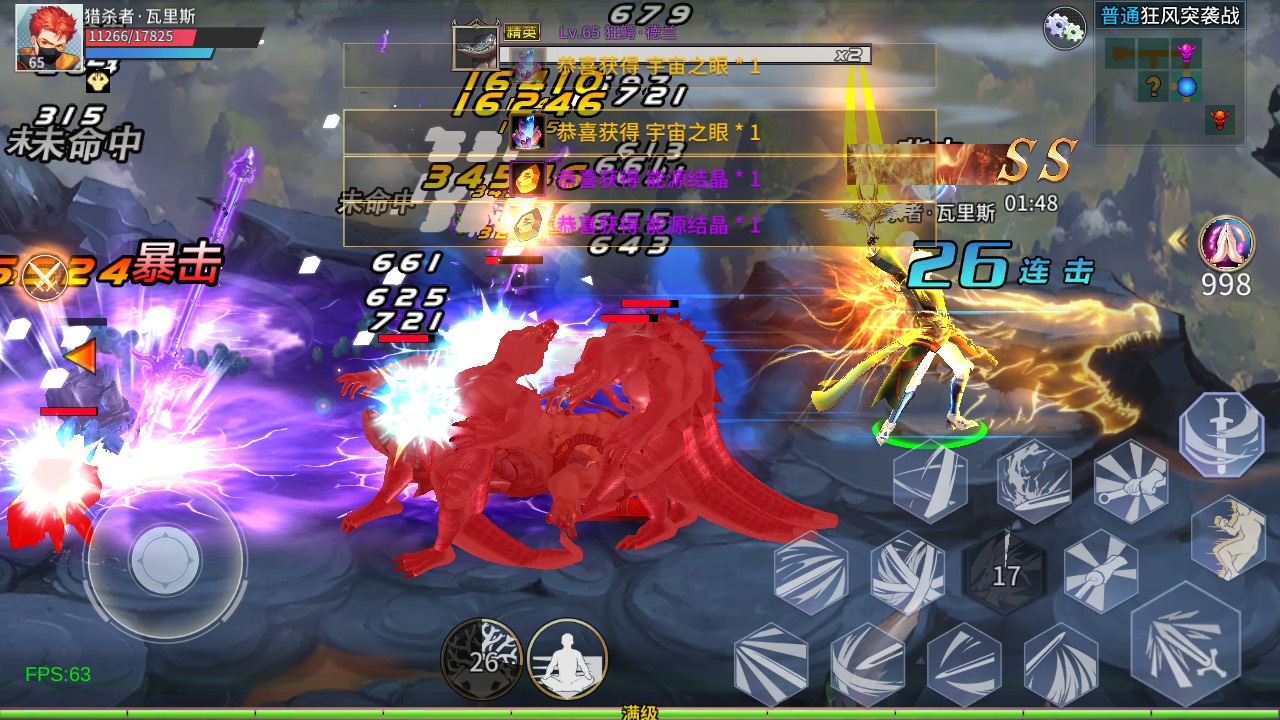The image size is (1280, 720).
Task: Click the dungeon room minimap
Action: [1170, 87]
